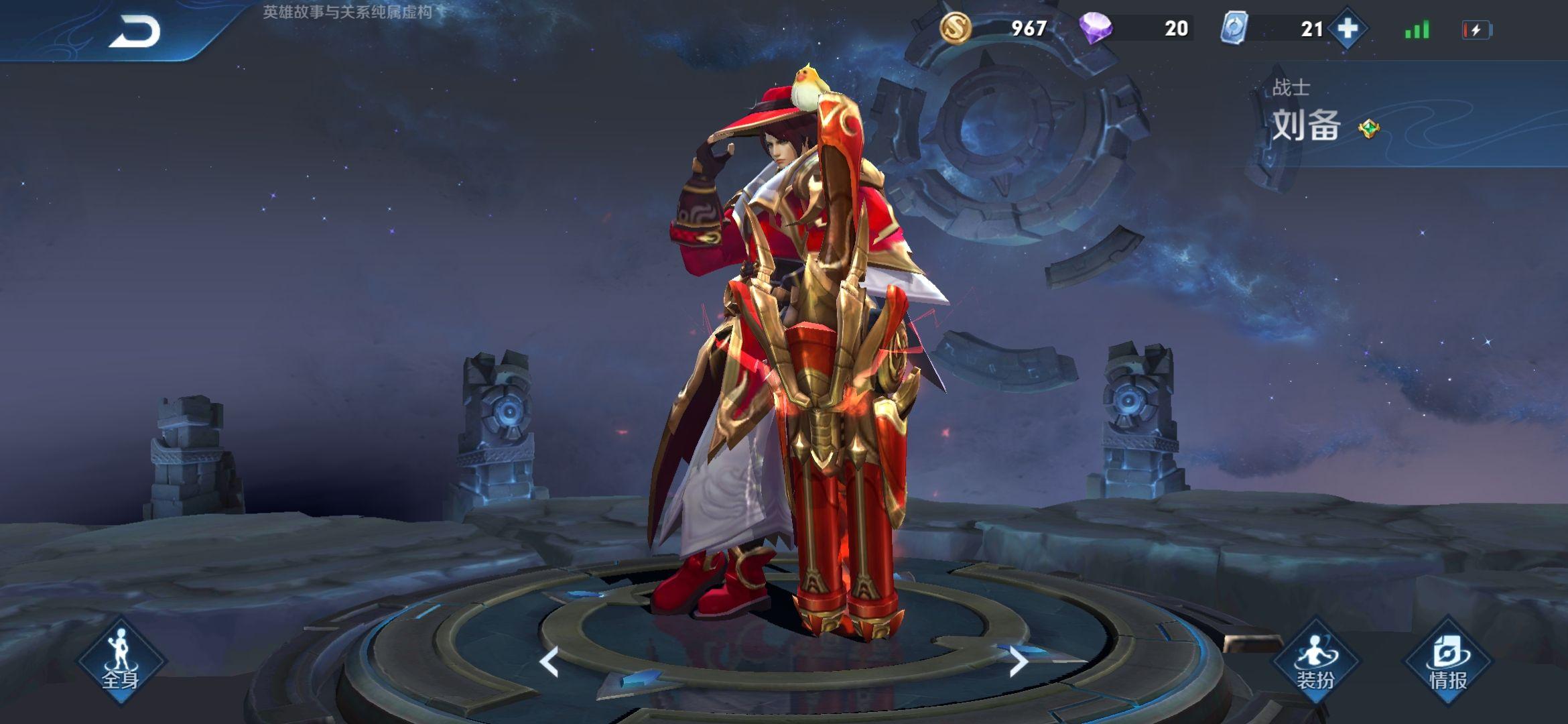The image size is (1568, 724).
Task: Switch to the previous hero with left arrow
Action: (x=549, y=662)
